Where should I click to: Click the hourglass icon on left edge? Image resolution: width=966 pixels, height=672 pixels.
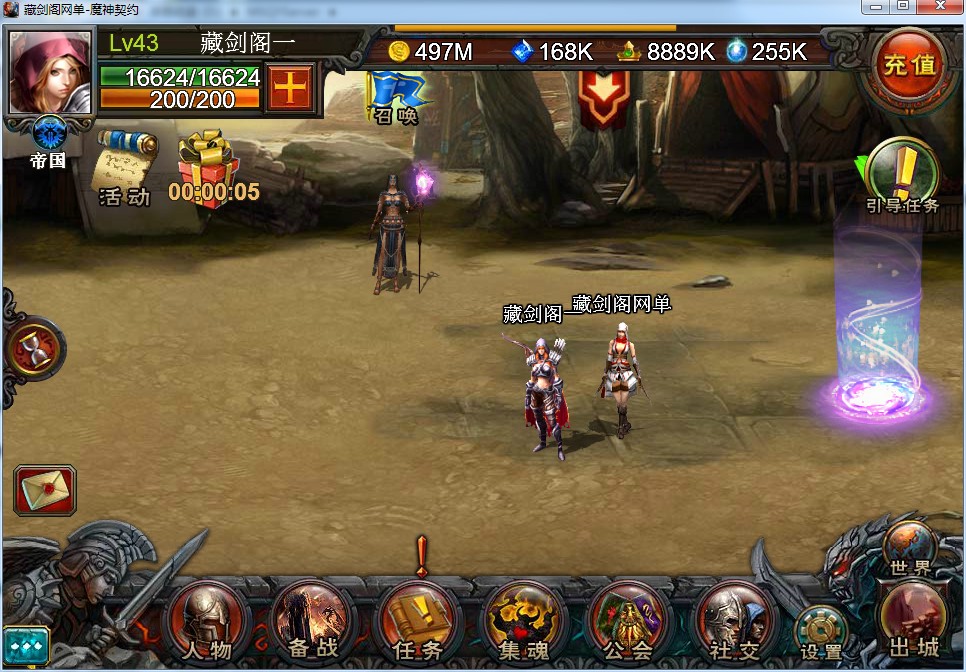coord(36,349)
